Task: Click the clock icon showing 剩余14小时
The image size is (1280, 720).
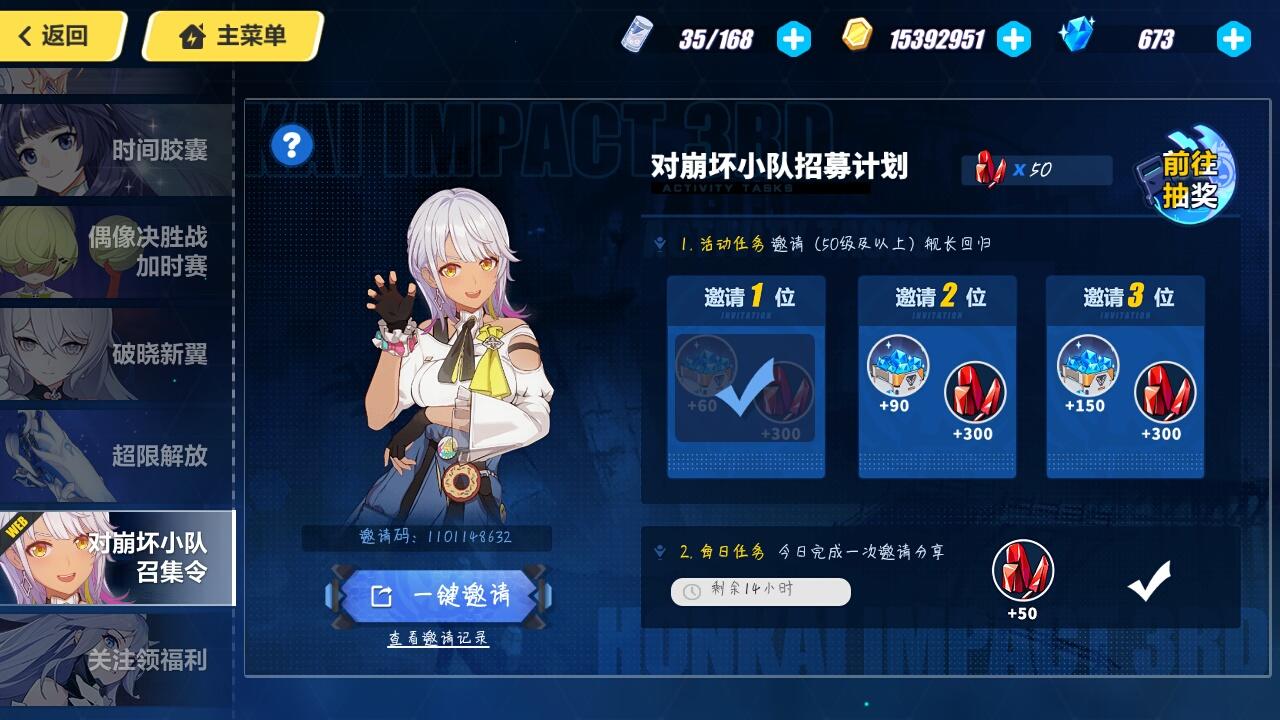Action: (x=690, y=592)
